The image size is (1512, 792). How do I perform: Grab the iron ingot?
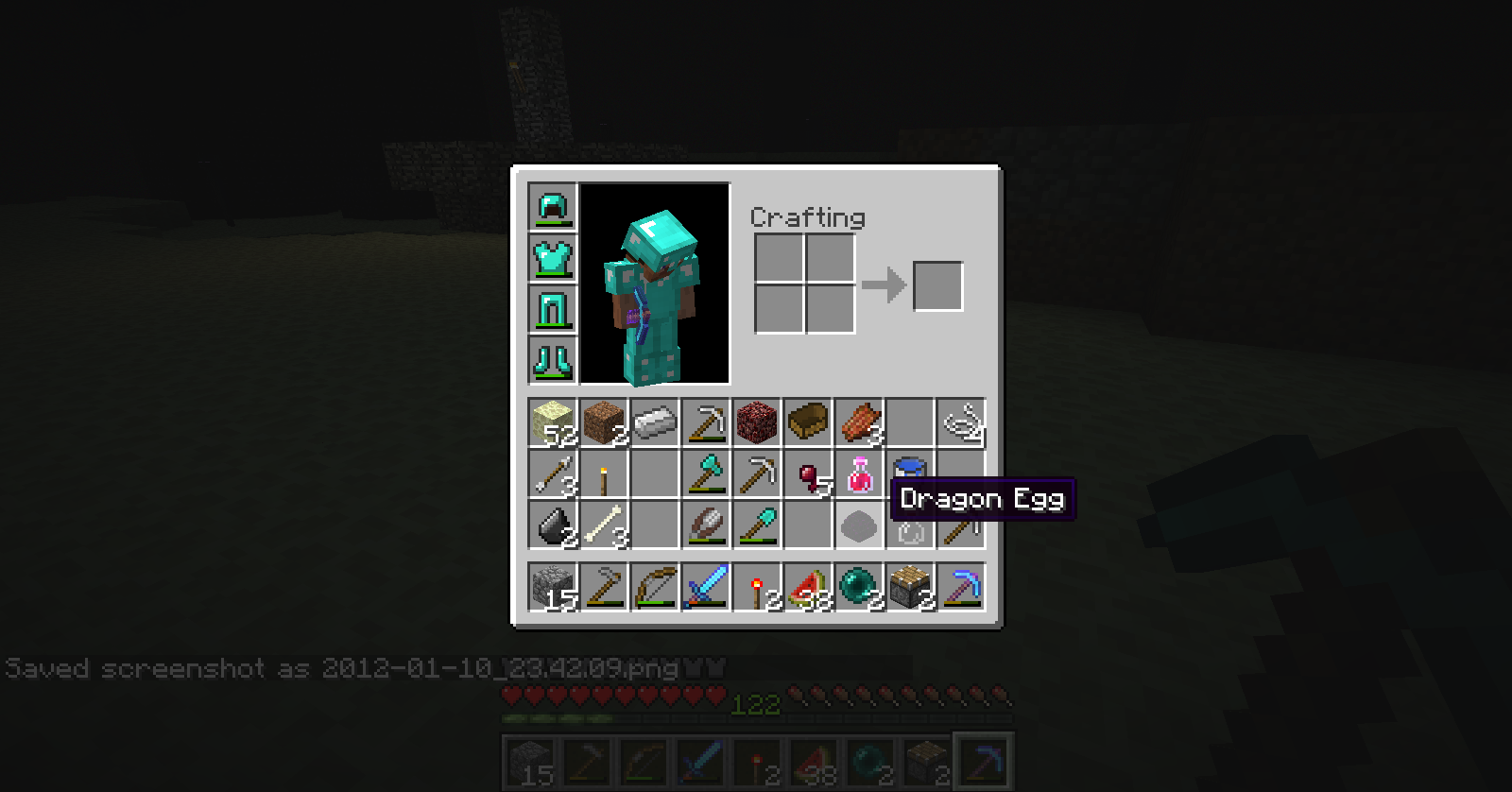(655, 422)
